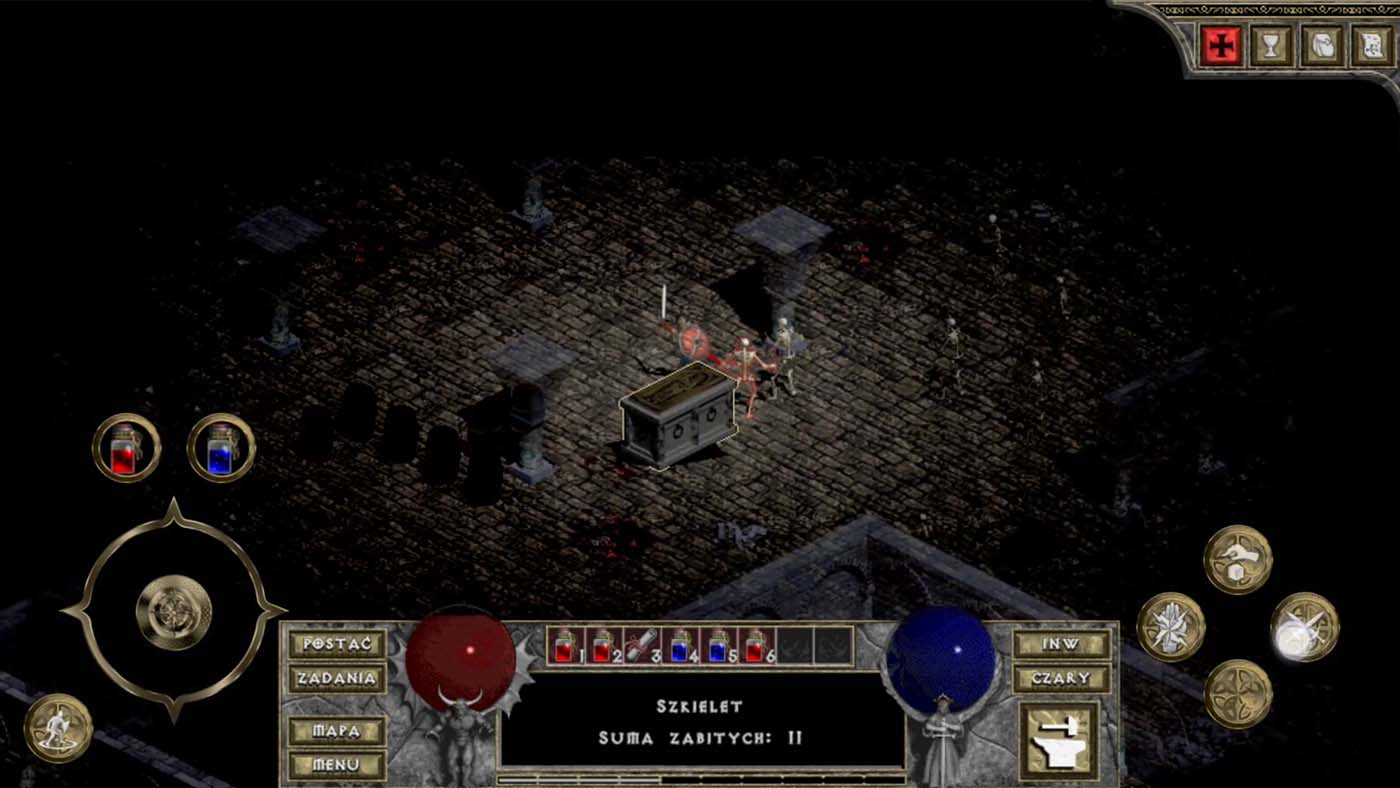Open the selected skill anvil icon near CZARY
This screenshot has height=788, width=1400.
click(x=1060, y=740)
